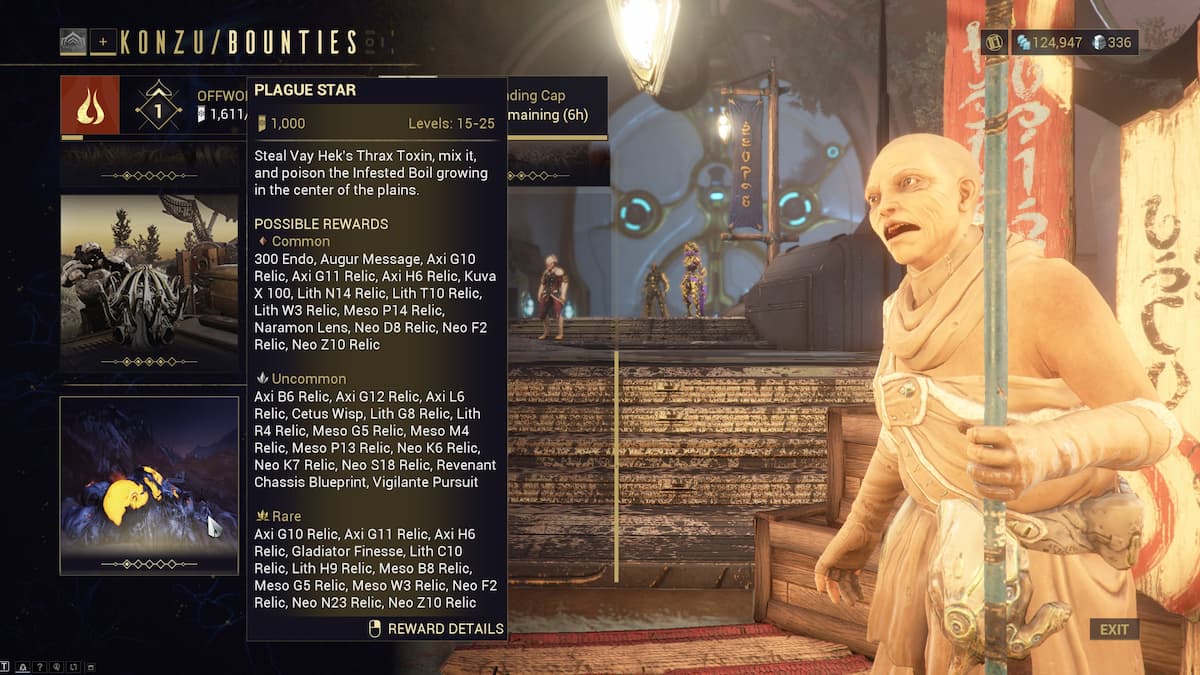1200x675 pixels.
Task: Select the red Ostron standing emblem
Action: pos(90,105)
